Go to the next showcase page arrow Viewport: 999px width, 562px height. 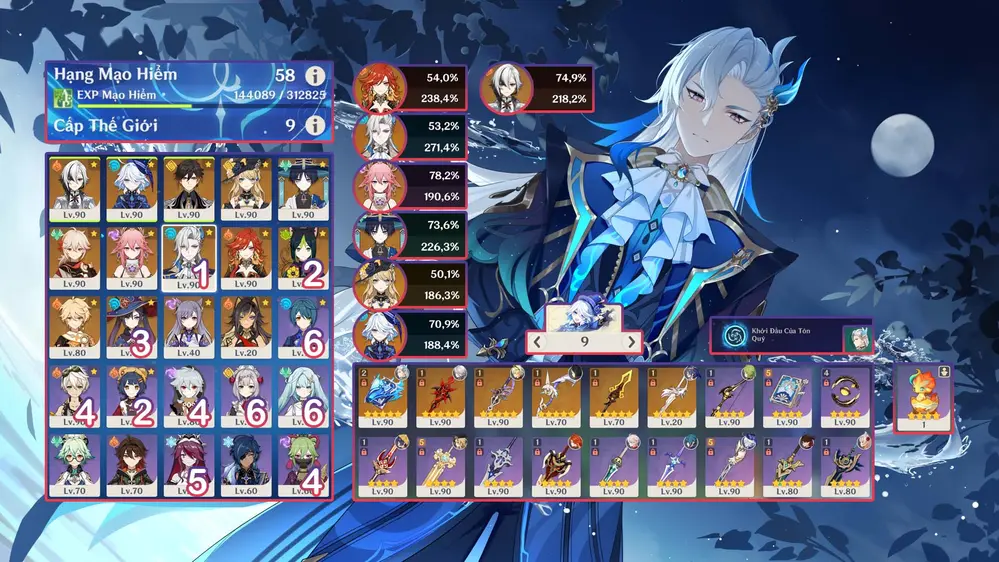point(631,342)
